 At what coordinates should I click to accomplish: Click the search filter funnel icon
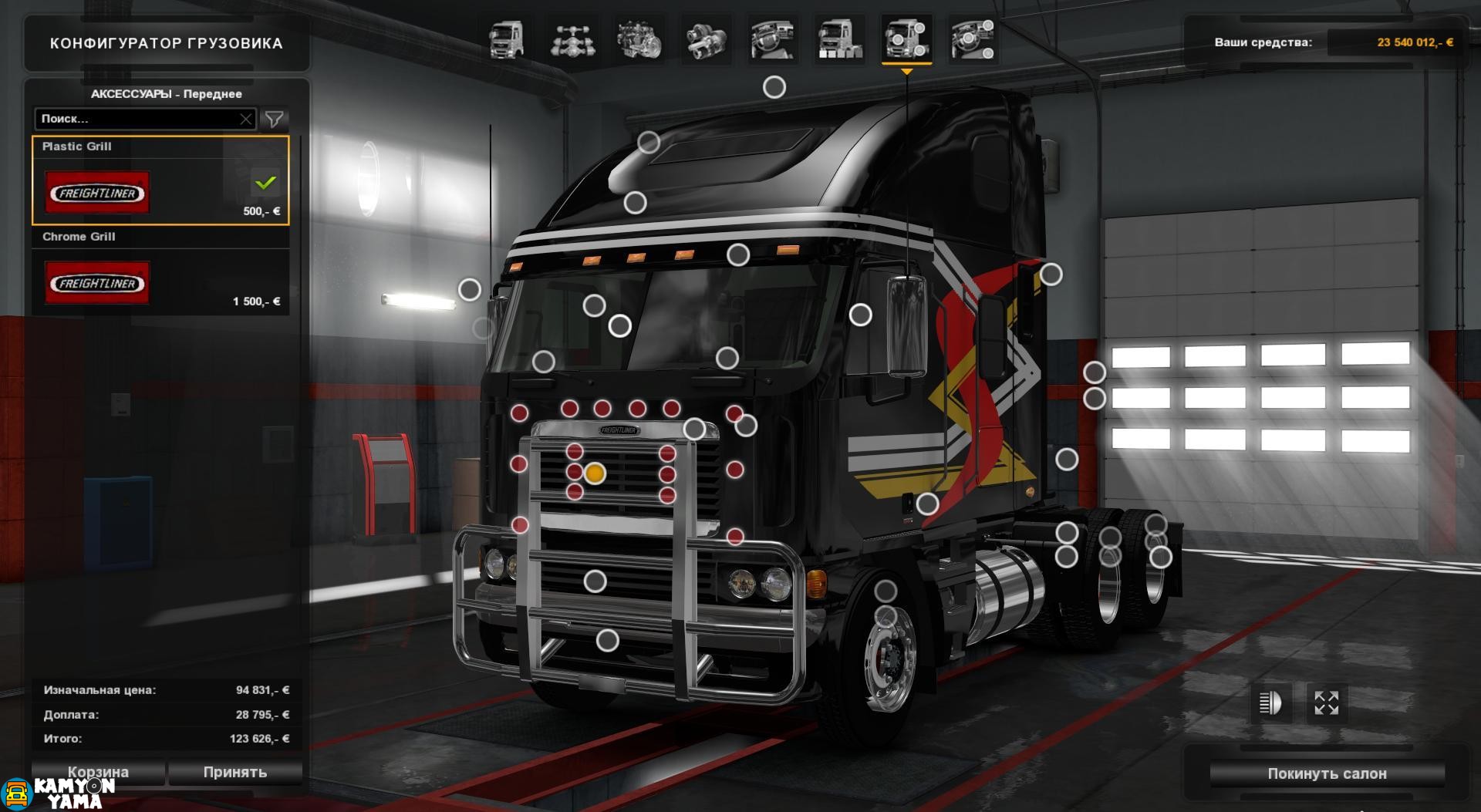[275, 119]
